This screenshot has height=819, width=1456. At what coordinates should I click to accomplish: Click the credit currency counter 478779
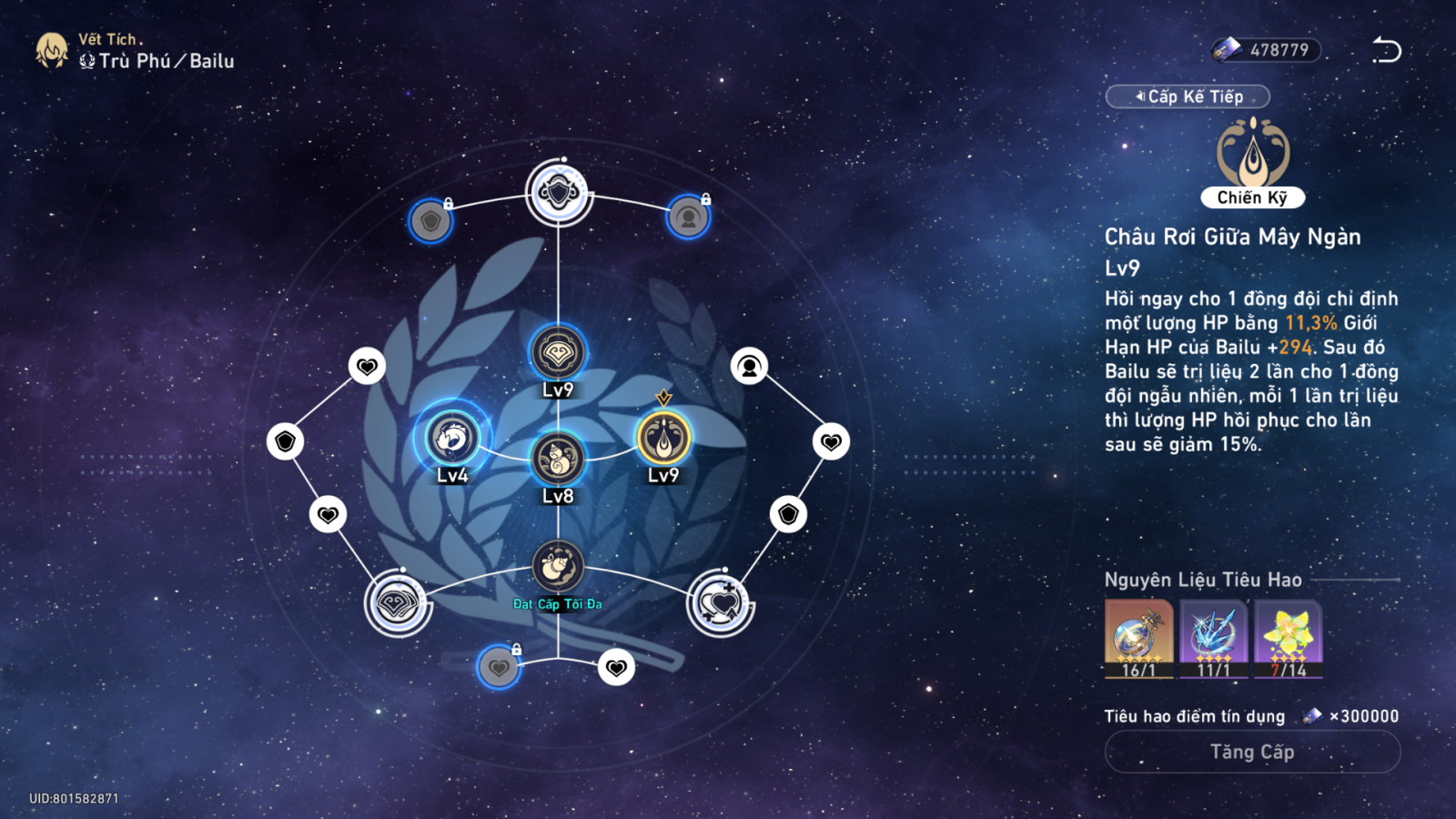point(1266,50)
